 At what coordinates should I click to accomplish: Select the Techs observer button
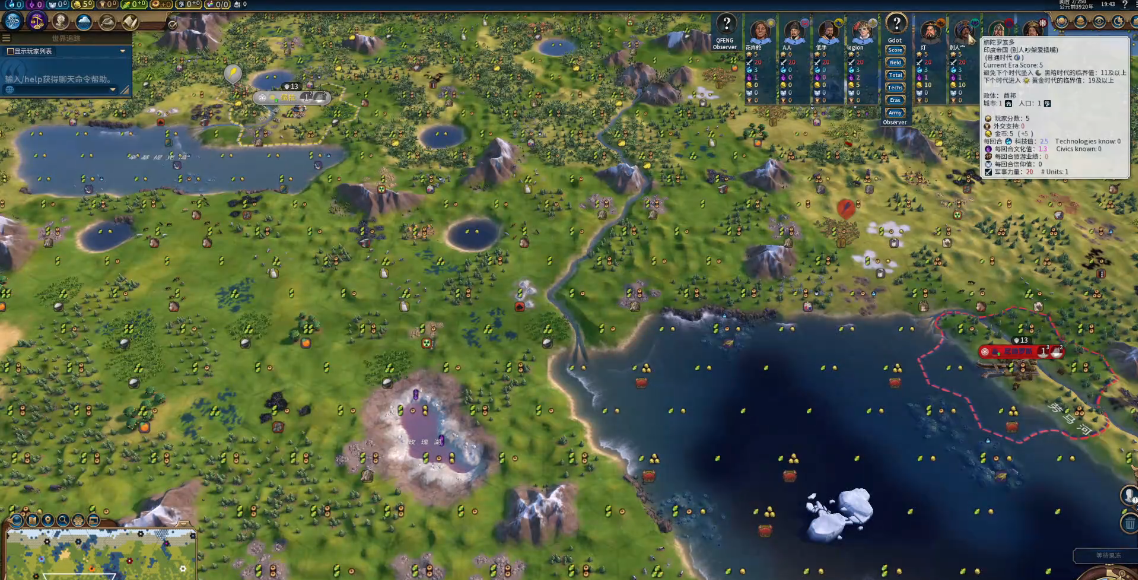click(x=895, y=88)
